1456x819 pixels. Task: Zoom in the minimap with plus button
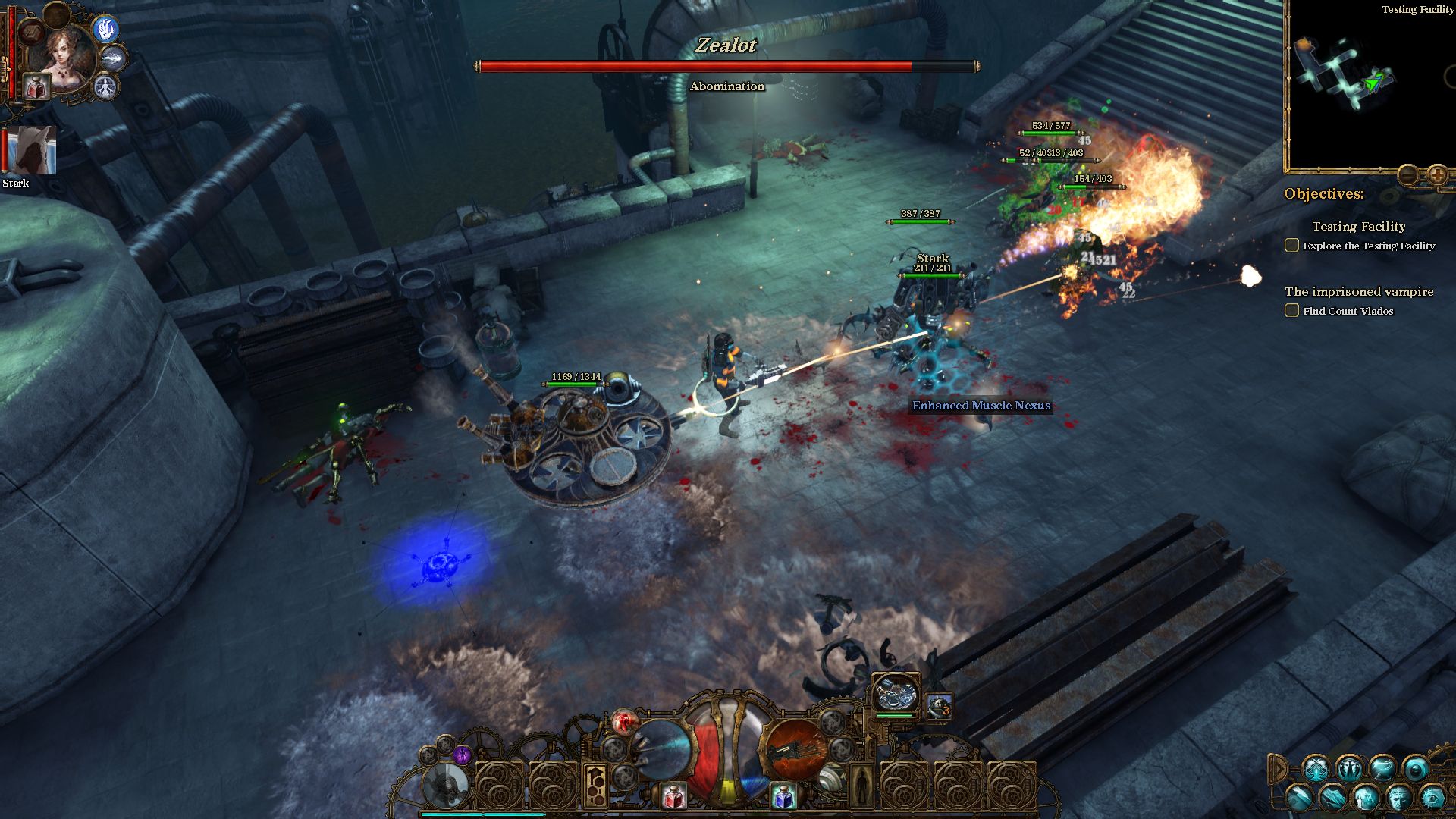pos(1437,176)
